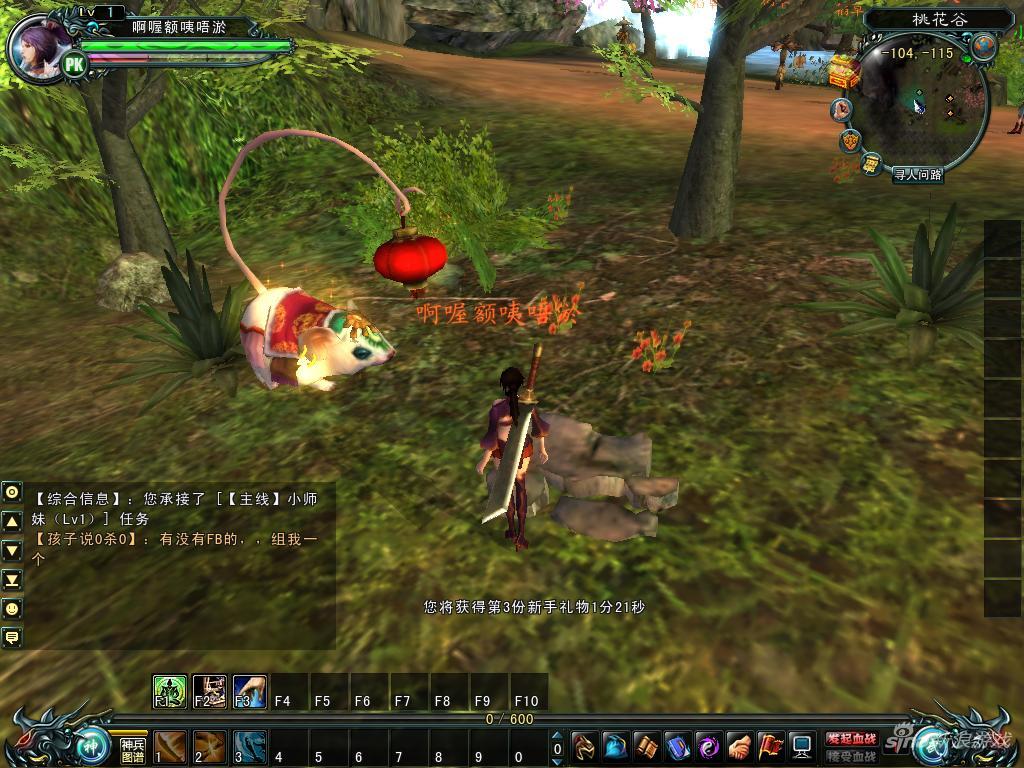Open the monitor system settings icon
Viewport: 1024px width, 768px height.
(801, 746)
